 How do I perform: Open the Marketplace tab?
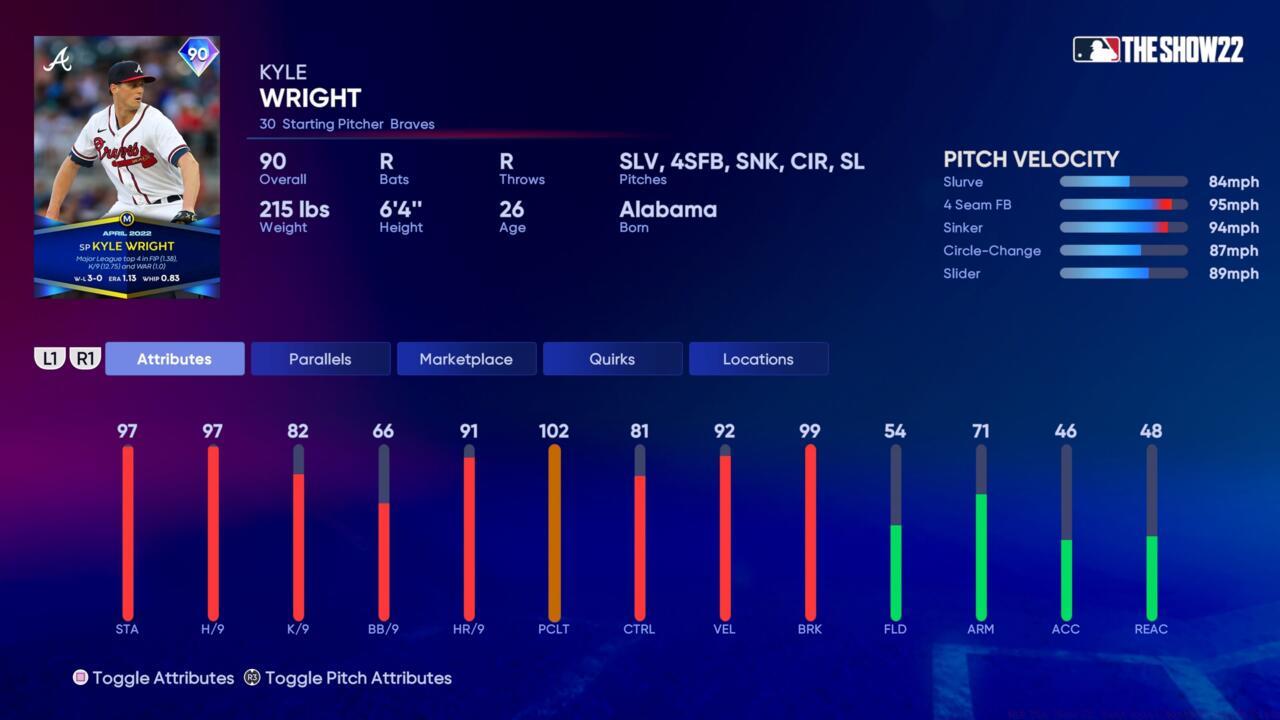tap(466, 358)
